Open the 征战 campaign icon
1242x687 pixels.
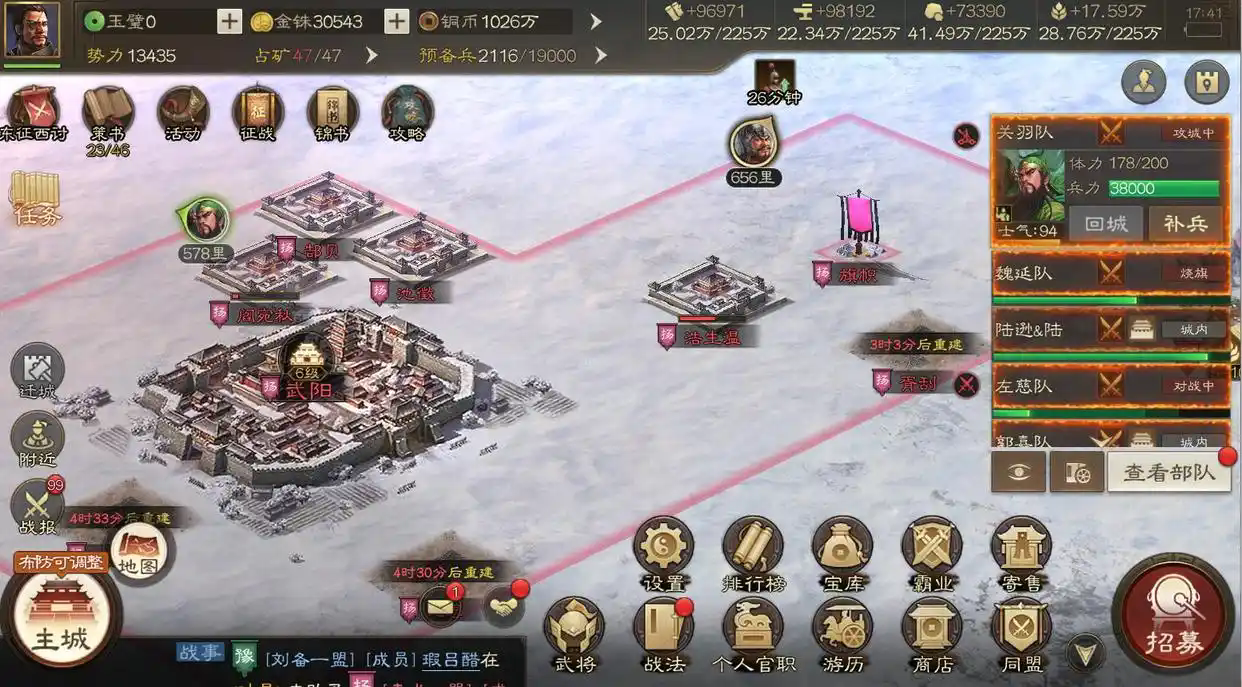pos(258,113)
